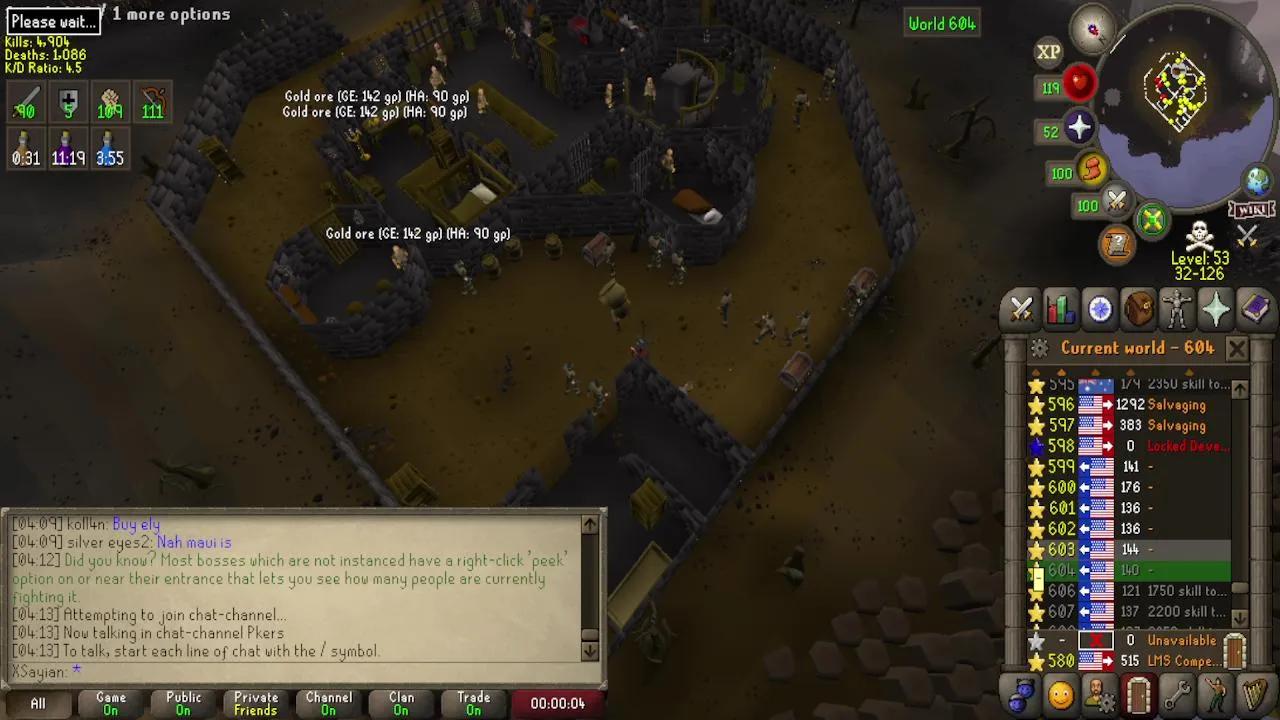
Task: Open the Music player harp tab
Action: point(1255,693)
